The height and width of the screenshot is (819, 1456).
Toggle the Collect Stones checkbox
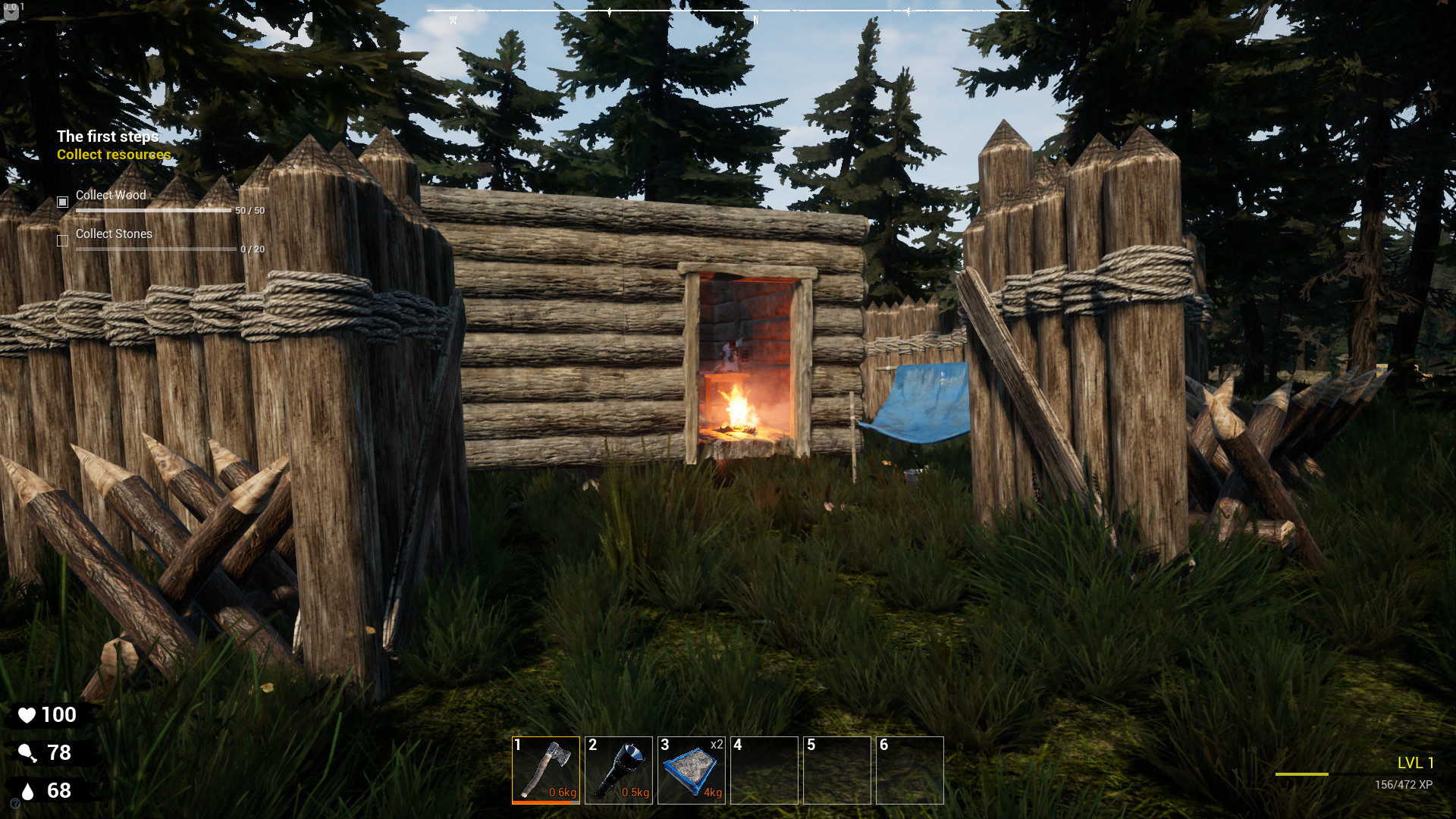(x=61, y=240)
